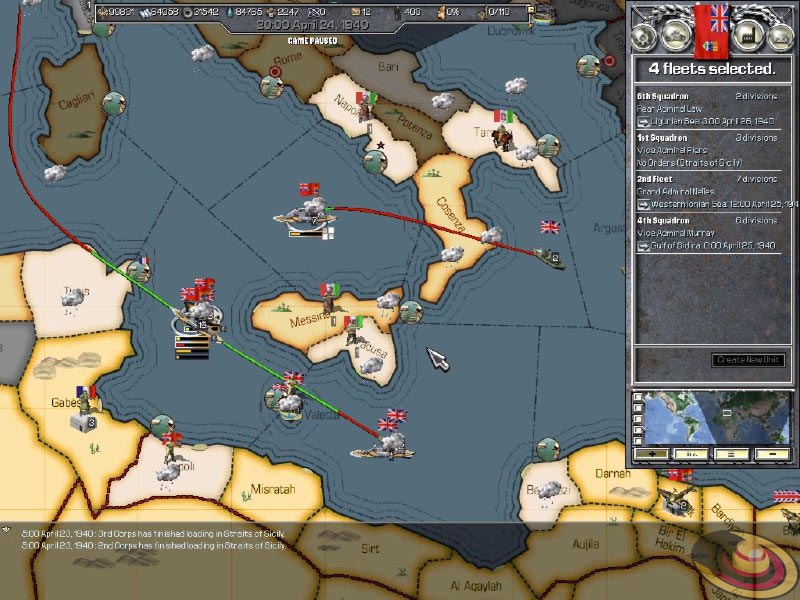Click the Create New Unit button
800x600 pixels.
pyautogui.click(x=748, y=360)
